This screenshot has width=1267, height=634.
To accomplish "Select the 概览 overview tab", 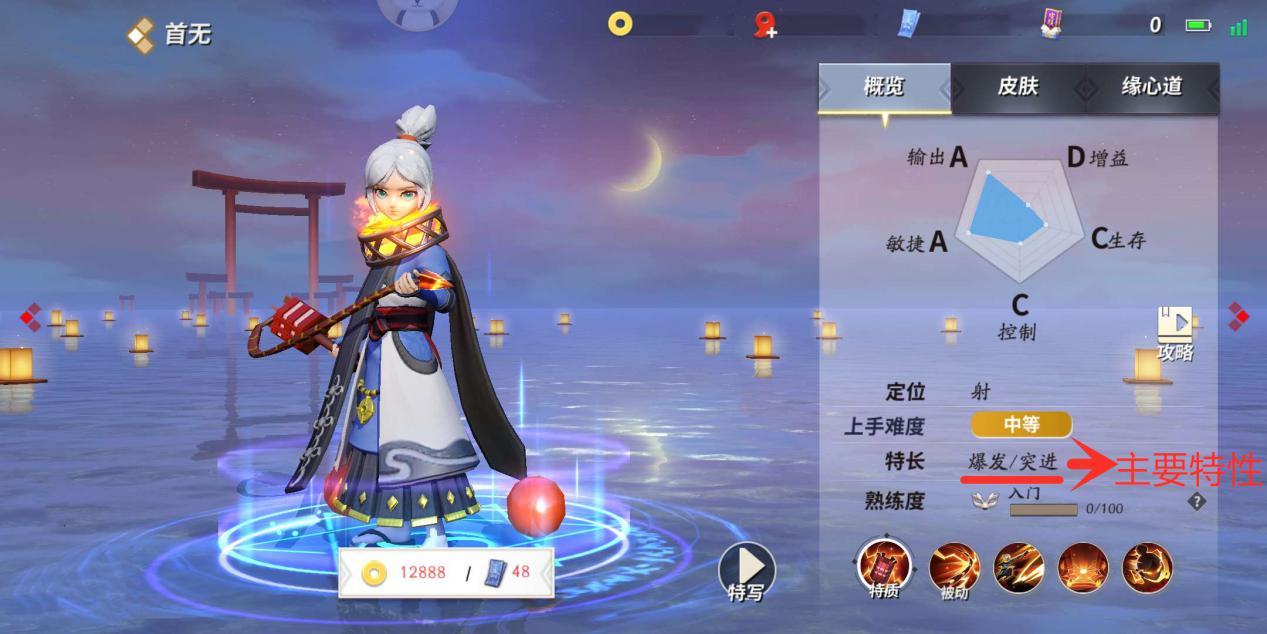I will (884, 87).
